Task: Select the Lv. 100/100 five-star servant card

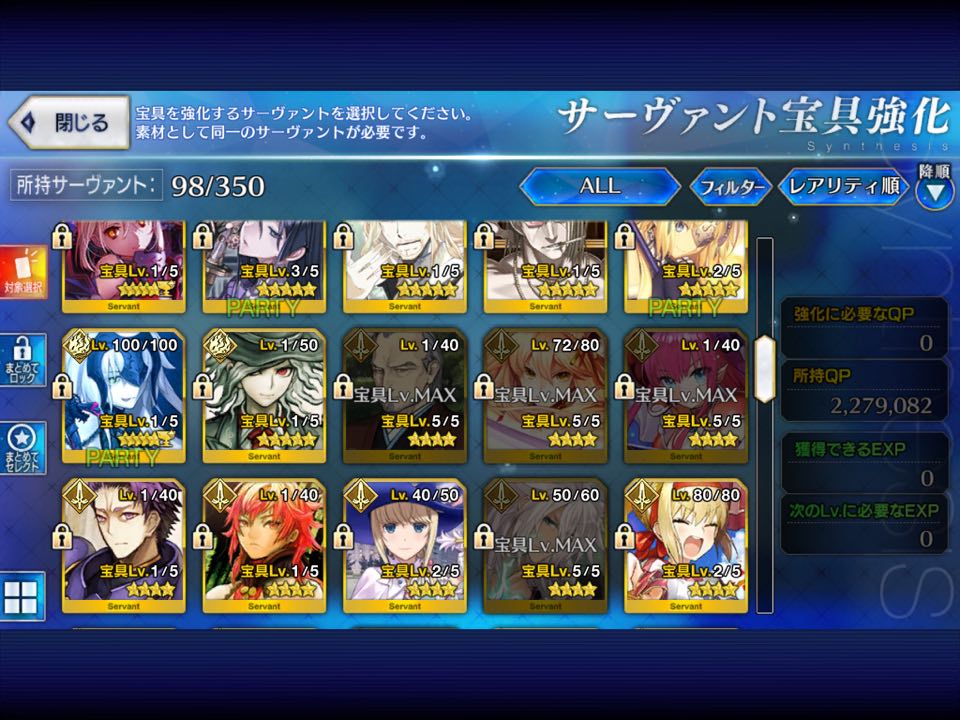Action: click(123, 395)
